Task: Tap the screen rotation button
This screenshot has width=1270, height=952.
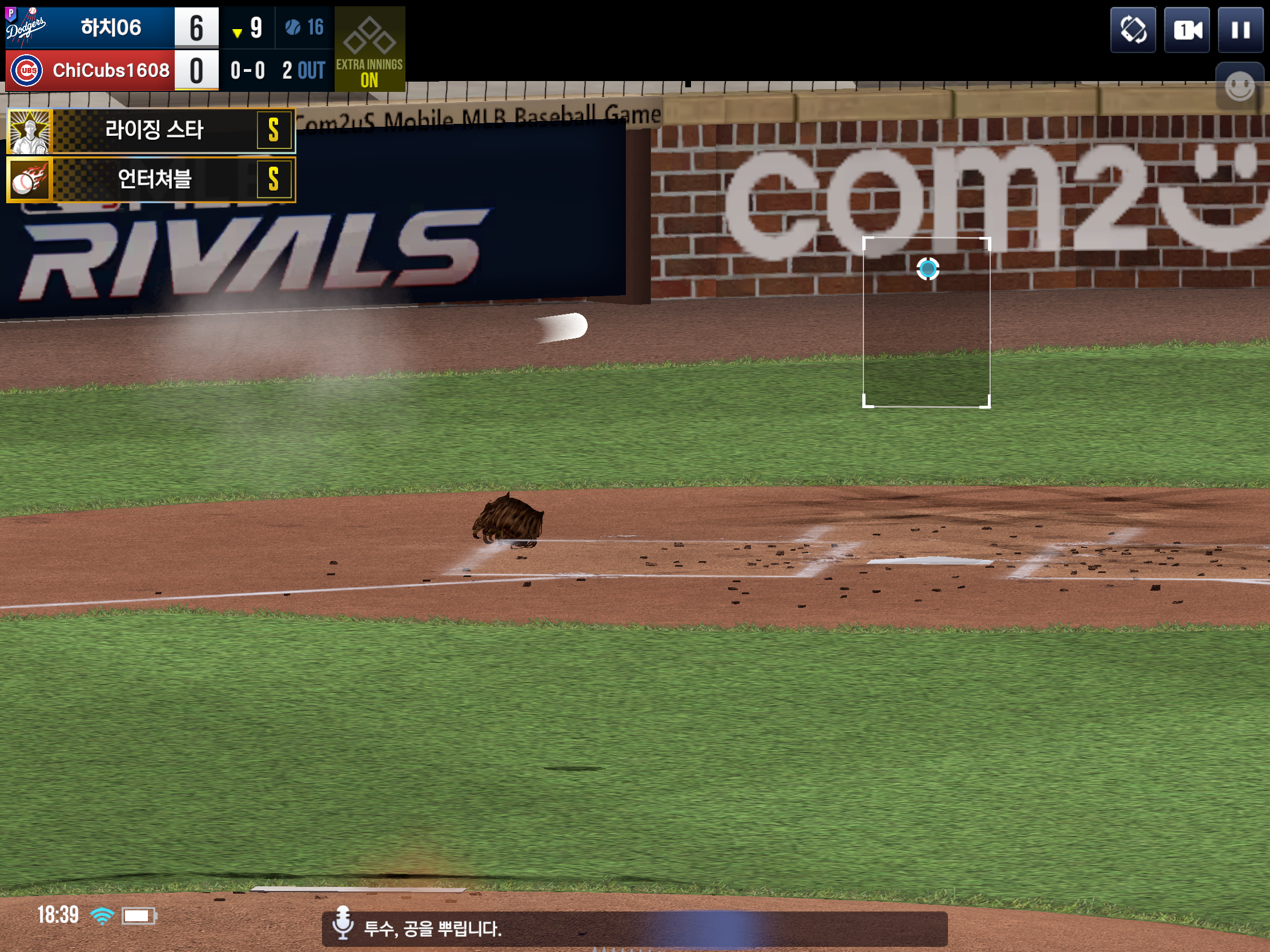Action: (1133, 30)
